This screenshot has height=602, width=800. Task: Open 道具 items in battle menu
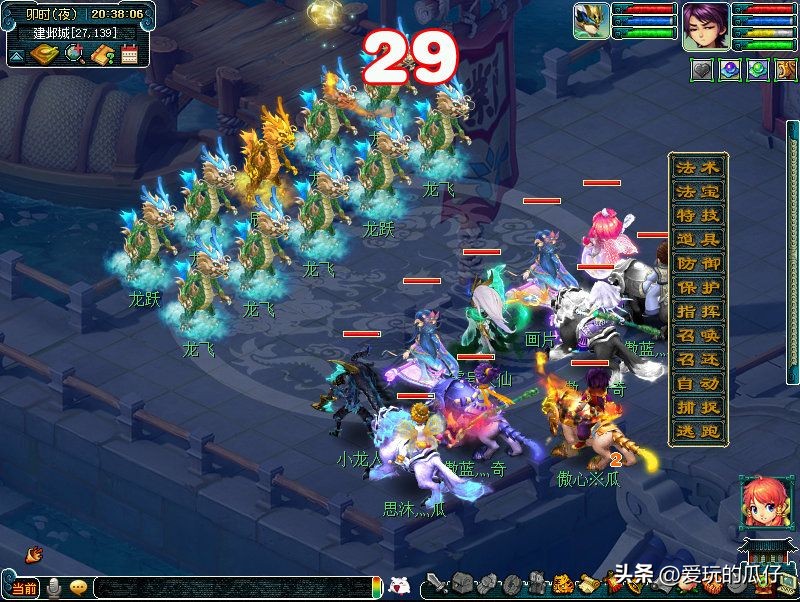pyautogui.click(x=697, y=240)
